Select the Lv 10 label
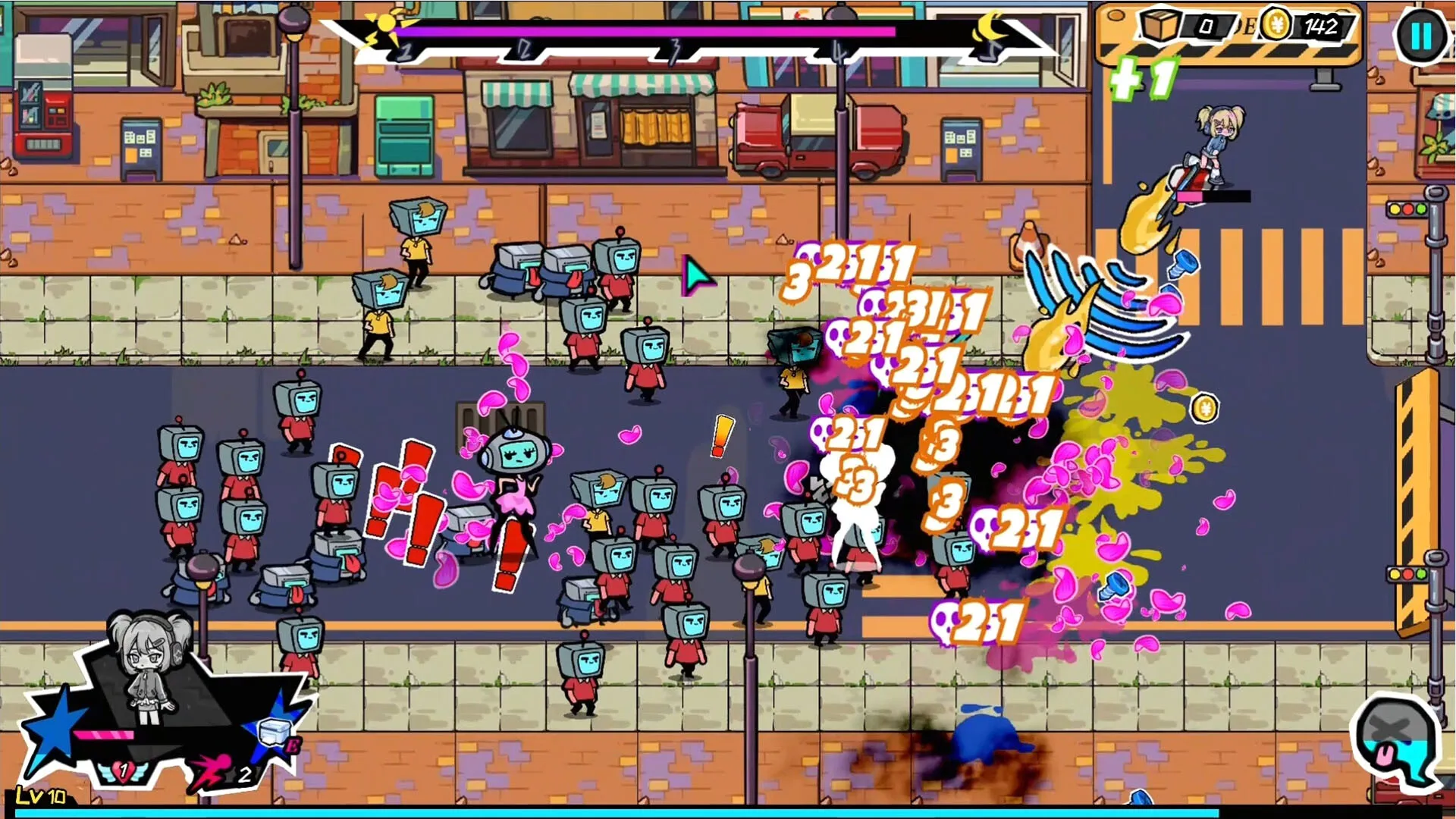The height and width of the screenshot is (819, 1456). click(42, 795)
